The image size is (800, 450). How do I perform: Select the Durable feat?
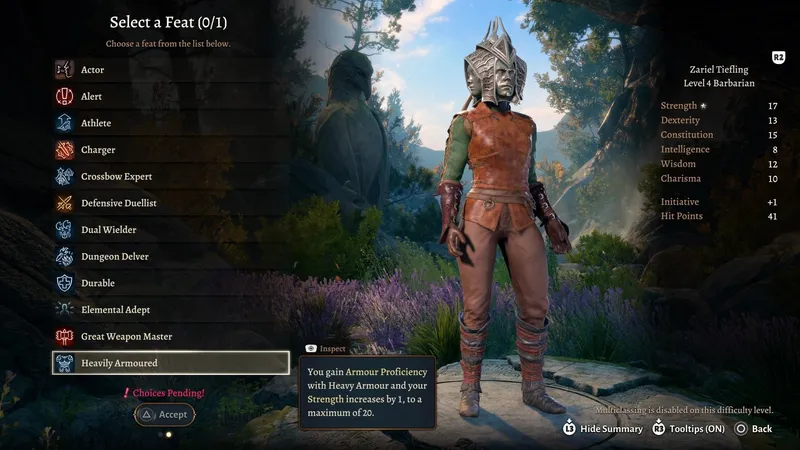[x=97, y=283]
